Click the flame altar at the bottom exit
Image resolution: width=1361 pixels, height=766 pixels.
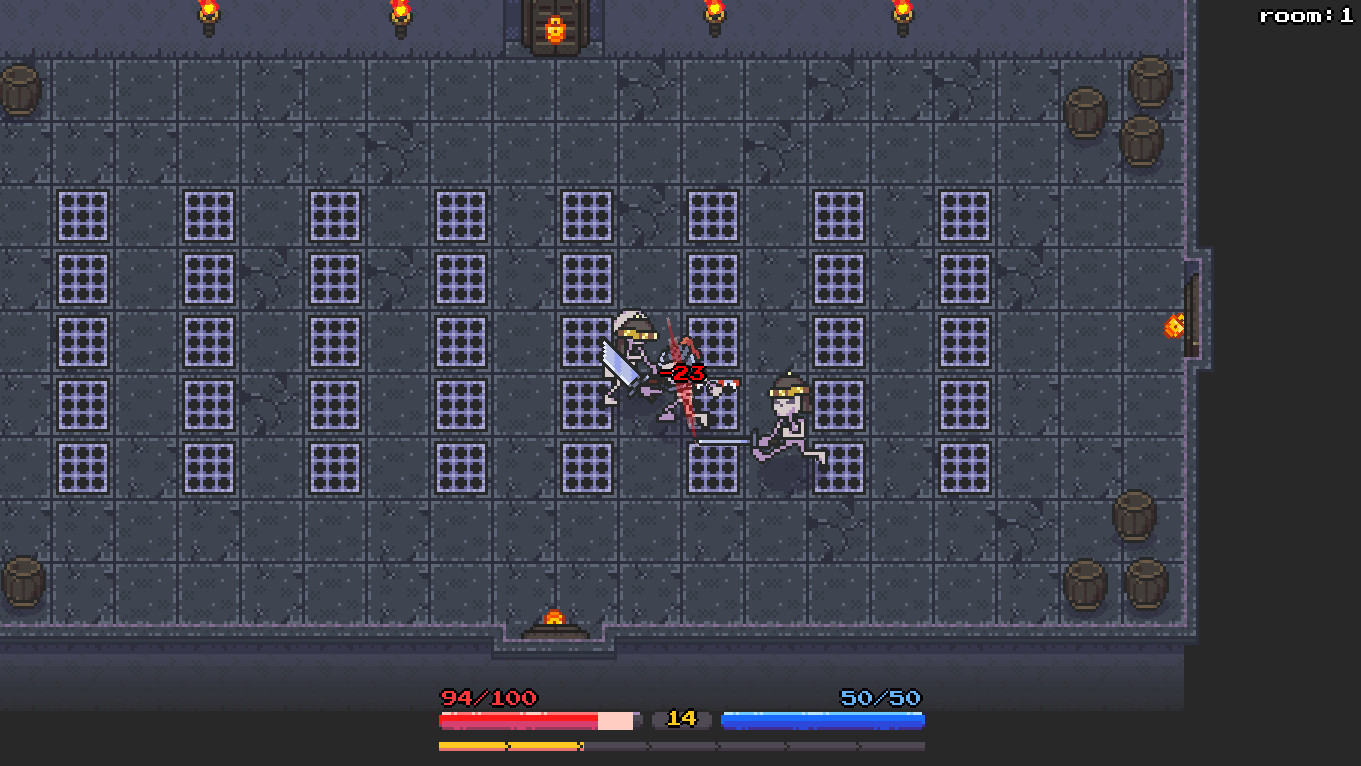coord(554,620)
